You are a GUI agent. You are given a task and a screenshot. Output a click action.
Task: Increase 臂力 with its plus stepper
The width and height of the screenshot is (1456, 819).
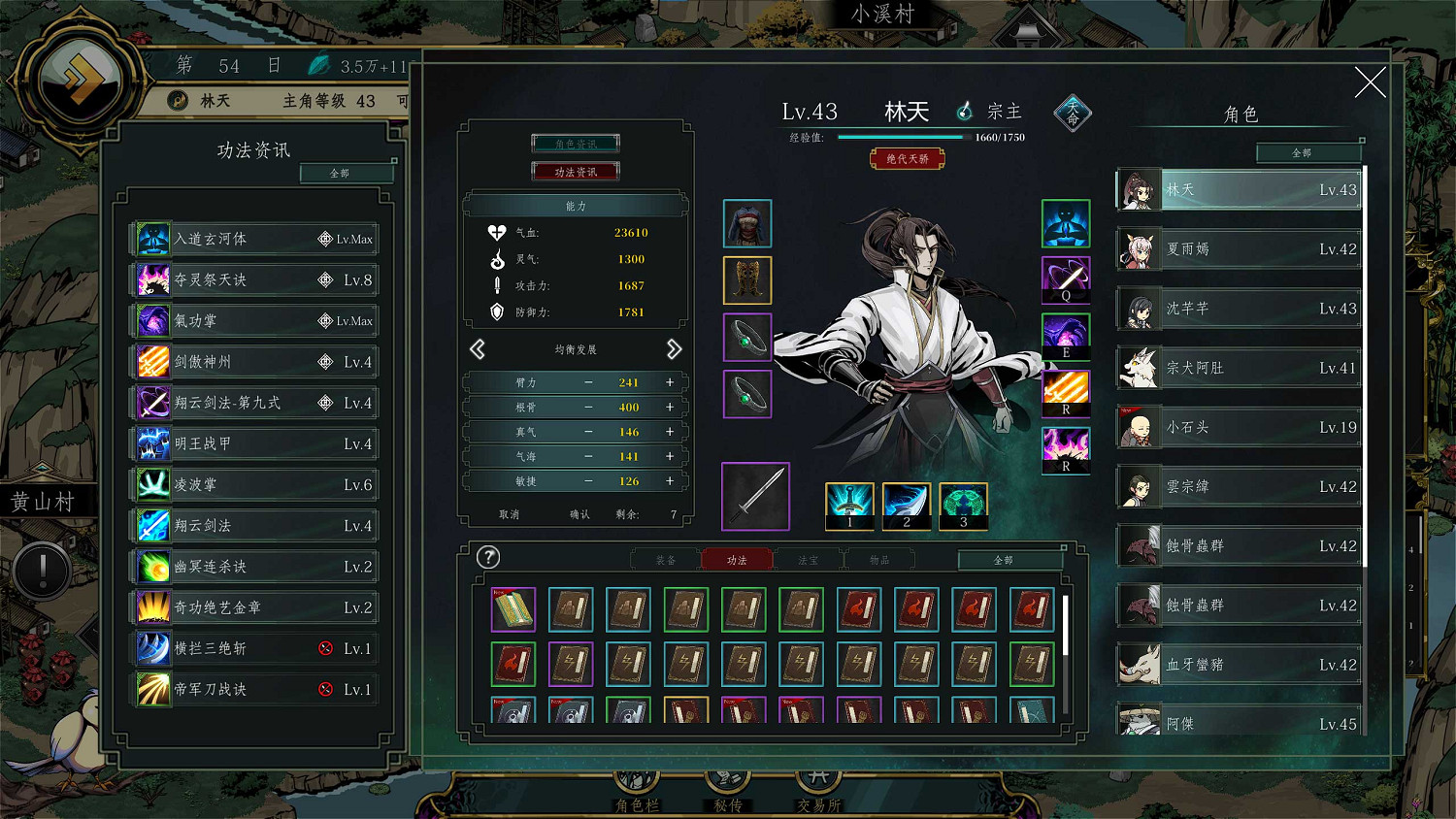tap(669, 382)
